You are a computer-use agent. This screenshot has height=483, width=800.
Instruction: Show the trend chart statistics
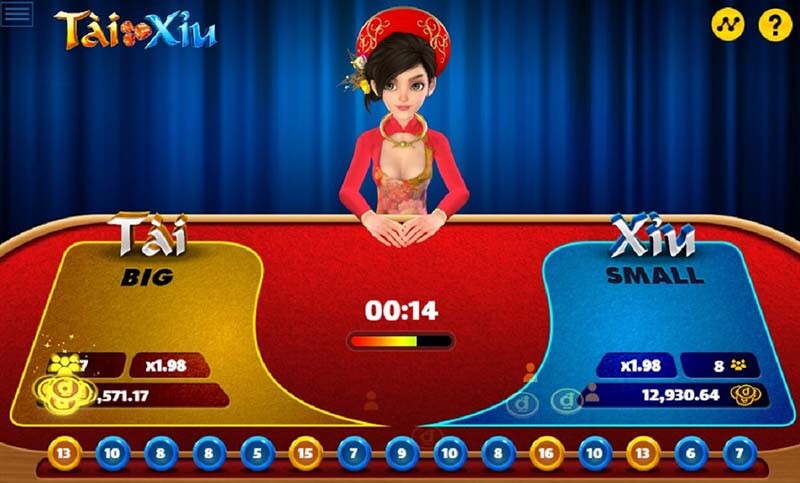(728, 23)
